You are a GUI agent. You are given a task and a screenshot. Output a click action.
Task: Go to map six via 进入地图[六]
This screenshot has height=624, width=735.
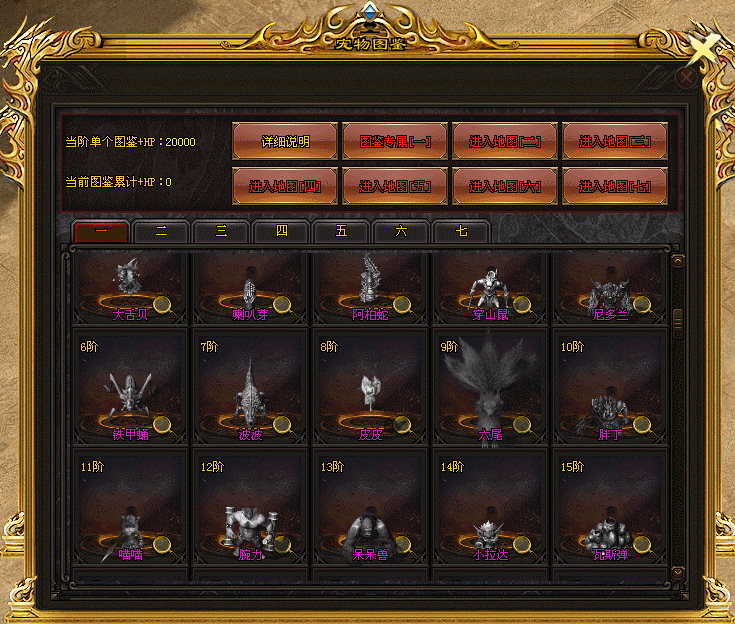(505, 186)
